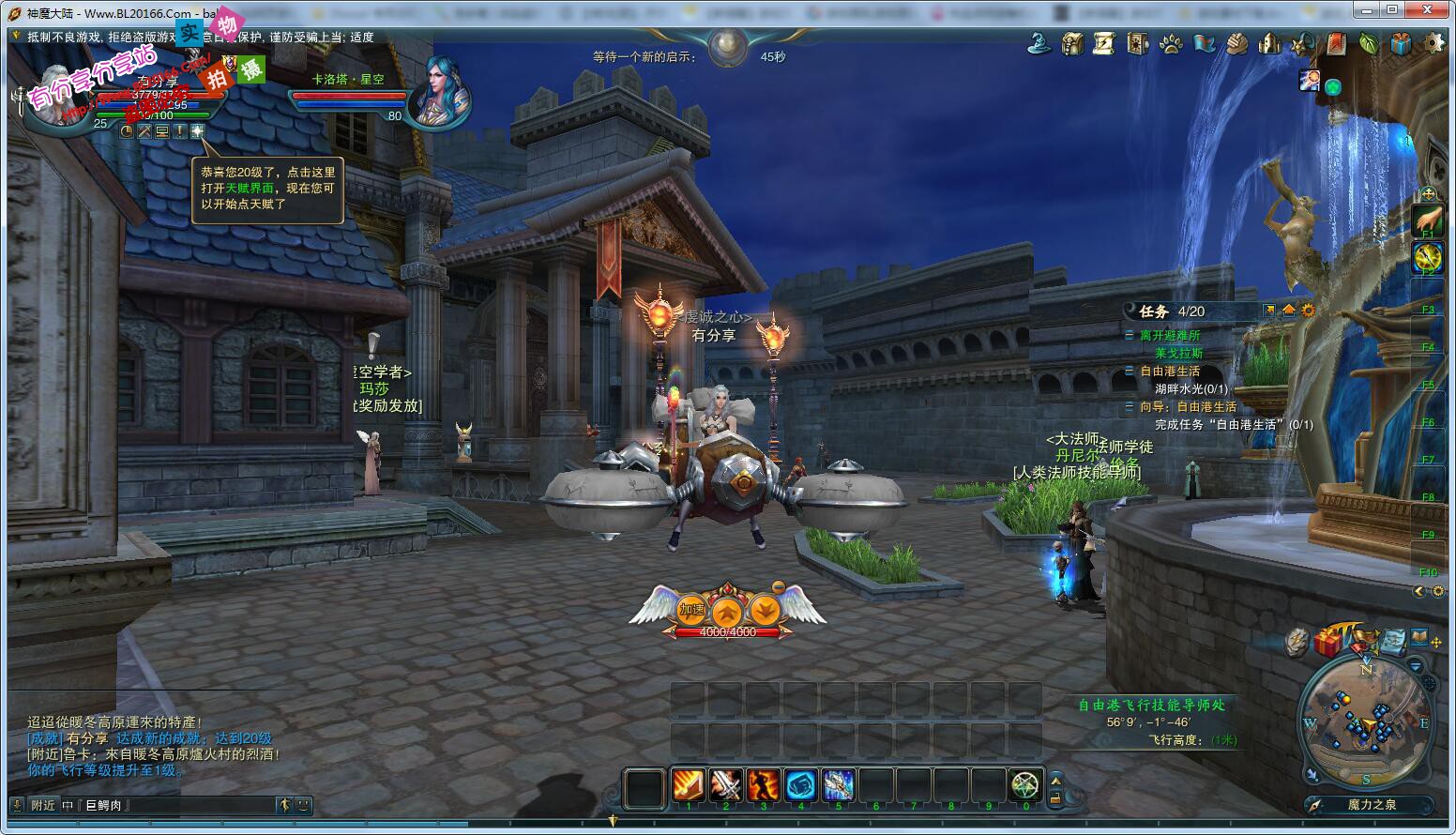
Task: Toggle the quest tracker pin arrow icon
Action: click(x=1269, y=310)
